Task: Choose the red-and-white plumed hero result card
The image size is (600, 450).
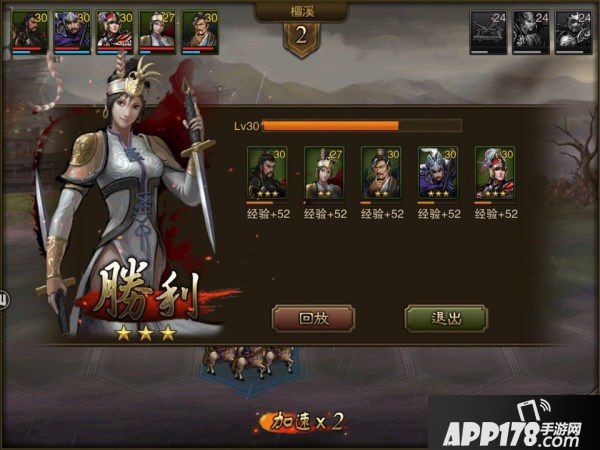Action: tap(495, 172)
